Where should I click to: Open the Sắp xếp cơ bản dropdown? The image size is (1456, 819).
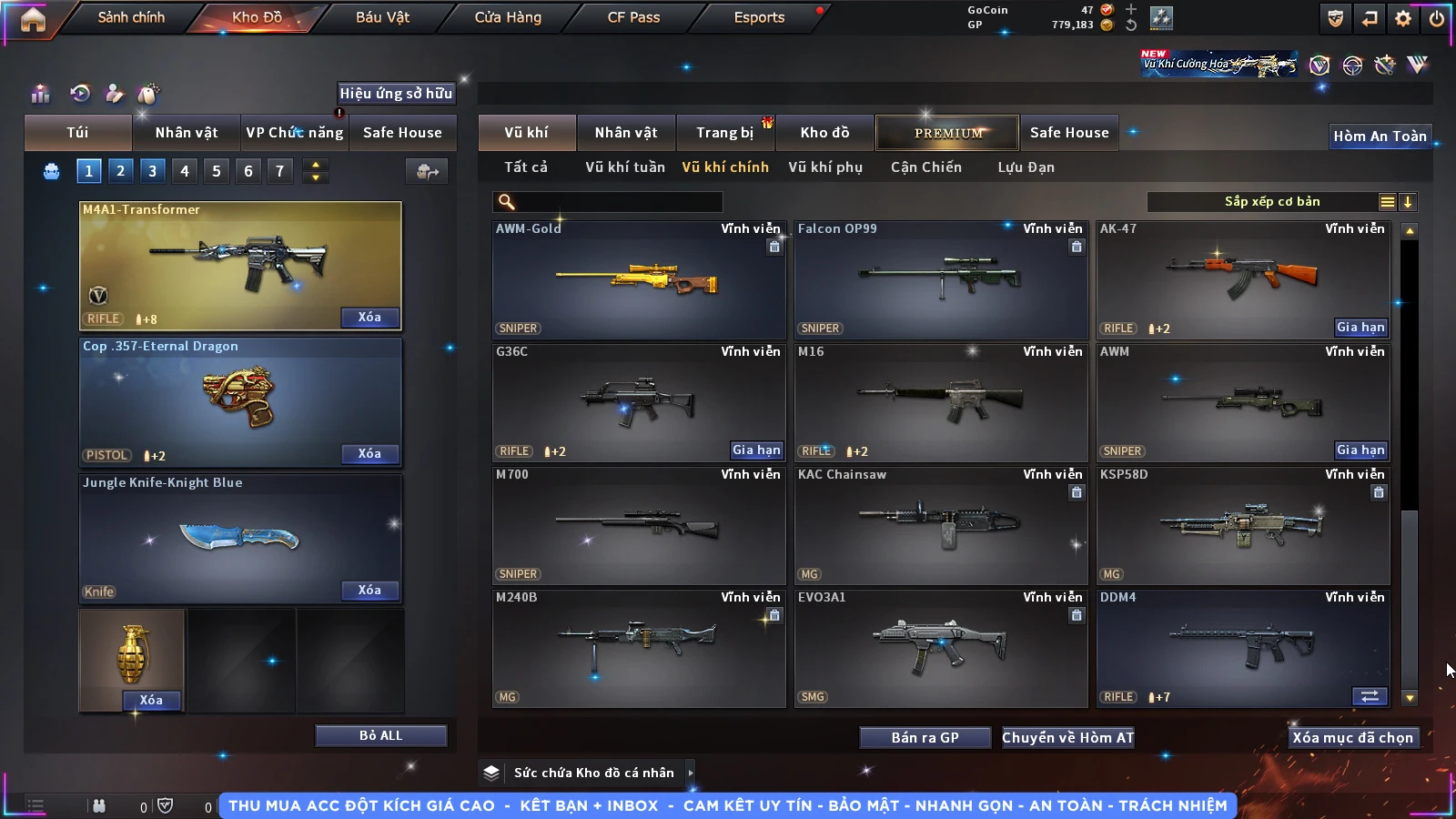click(1271, 202)
